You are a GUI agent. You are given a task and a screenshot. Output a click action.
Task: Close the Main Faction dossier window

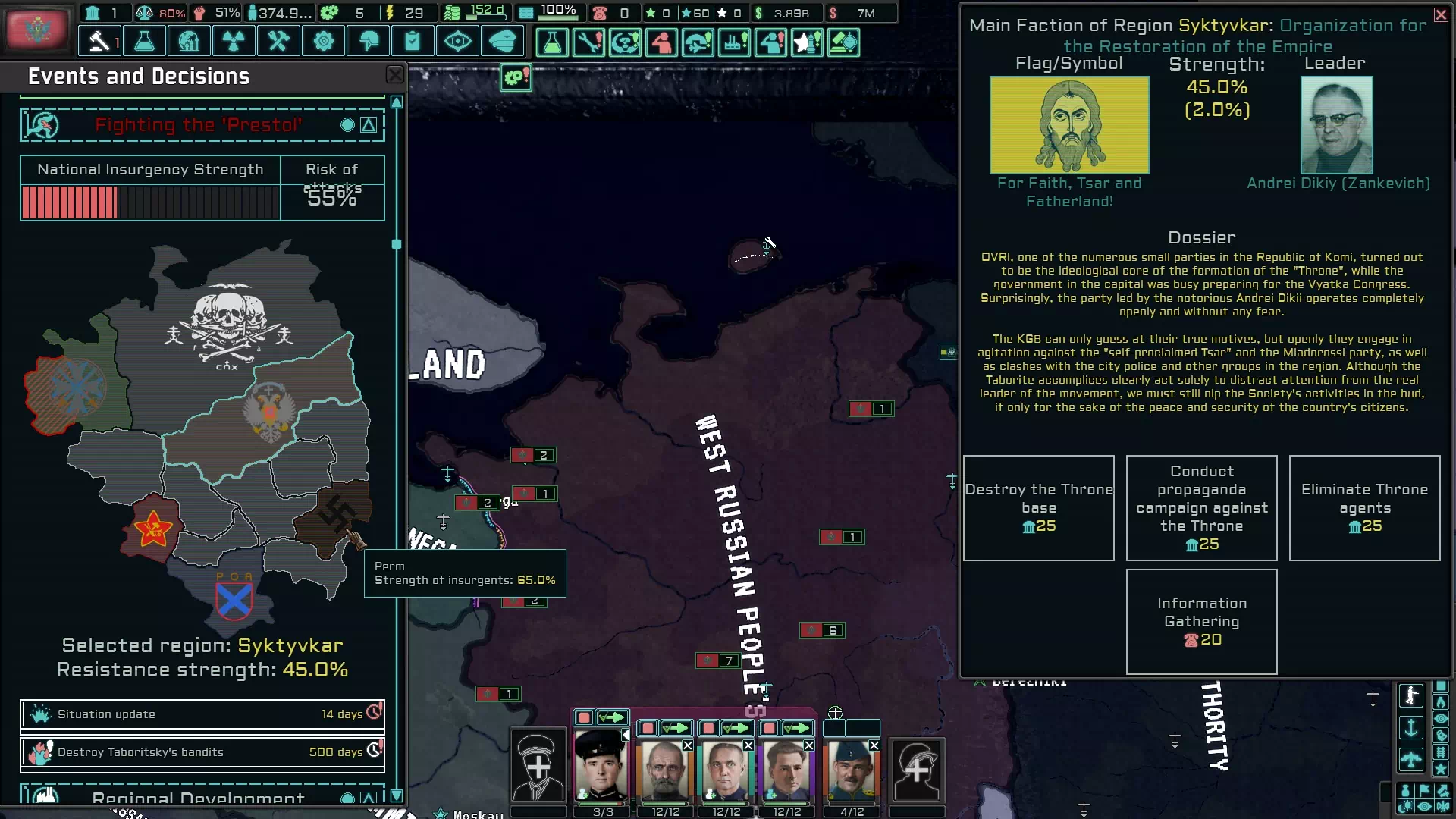click(1441, 14)
